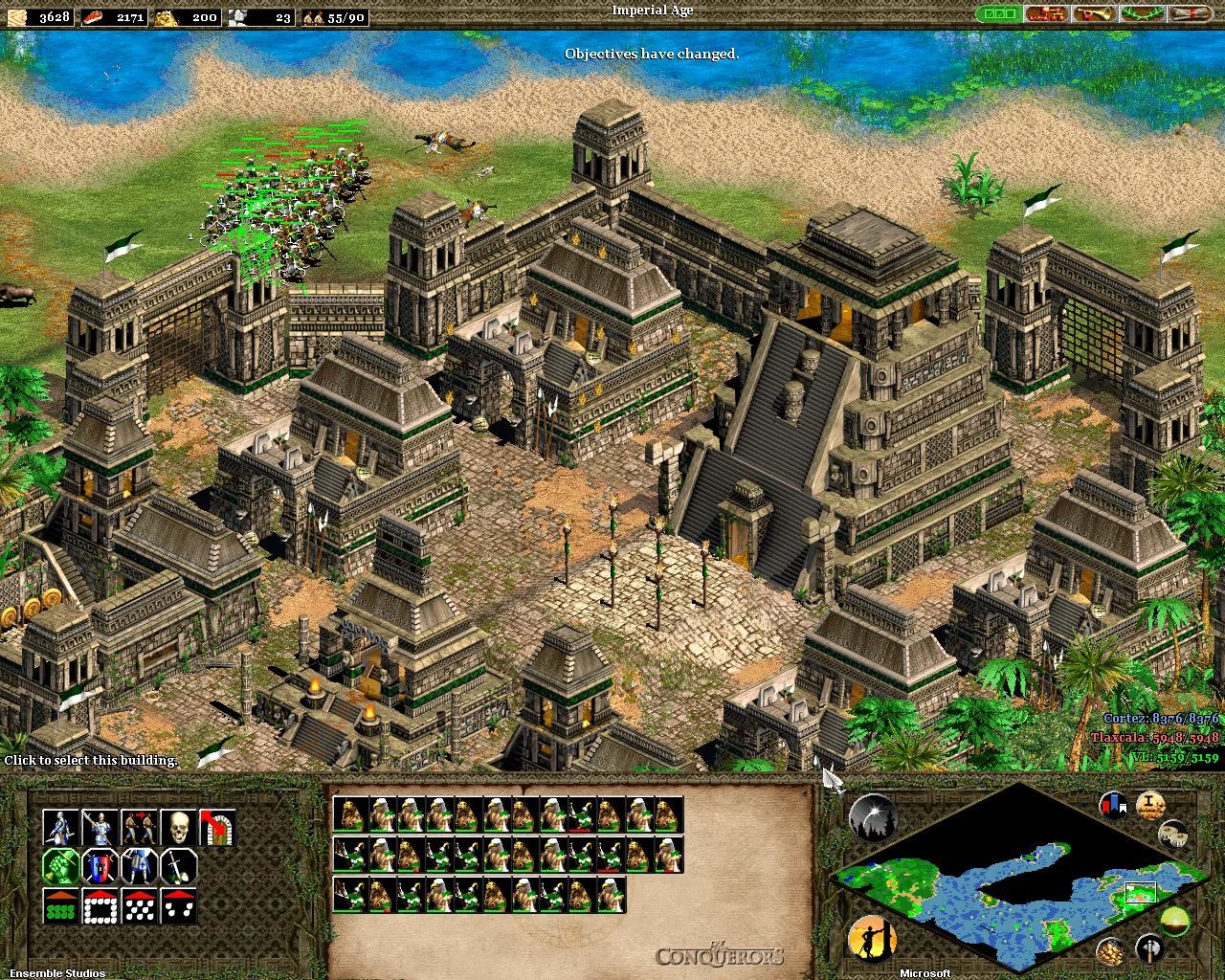
Task: Select the Champion unit portrait
Action: [x=60, y=827]
